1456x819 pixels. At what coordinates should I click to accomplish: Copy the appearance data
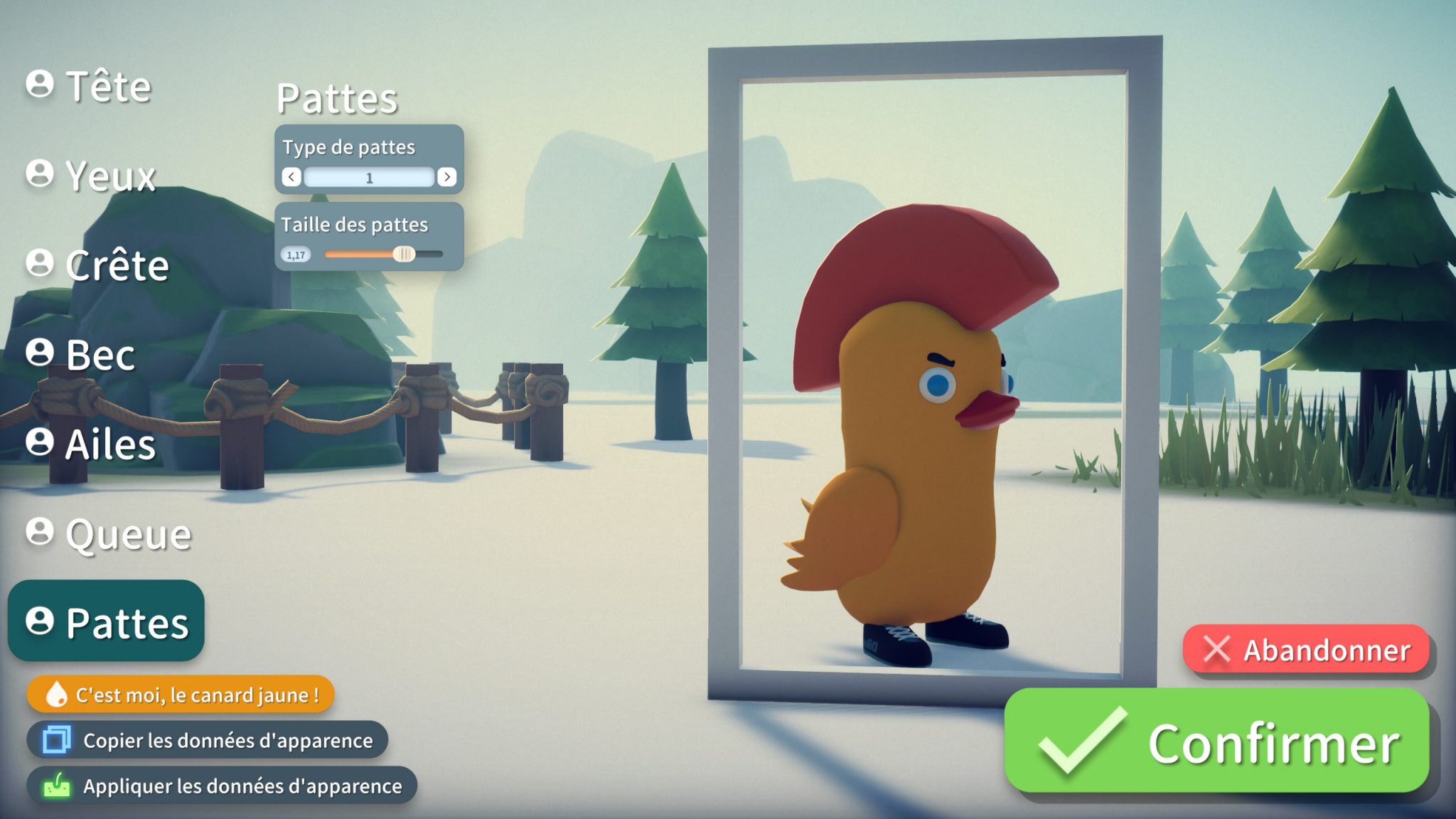tap(208, 740)
